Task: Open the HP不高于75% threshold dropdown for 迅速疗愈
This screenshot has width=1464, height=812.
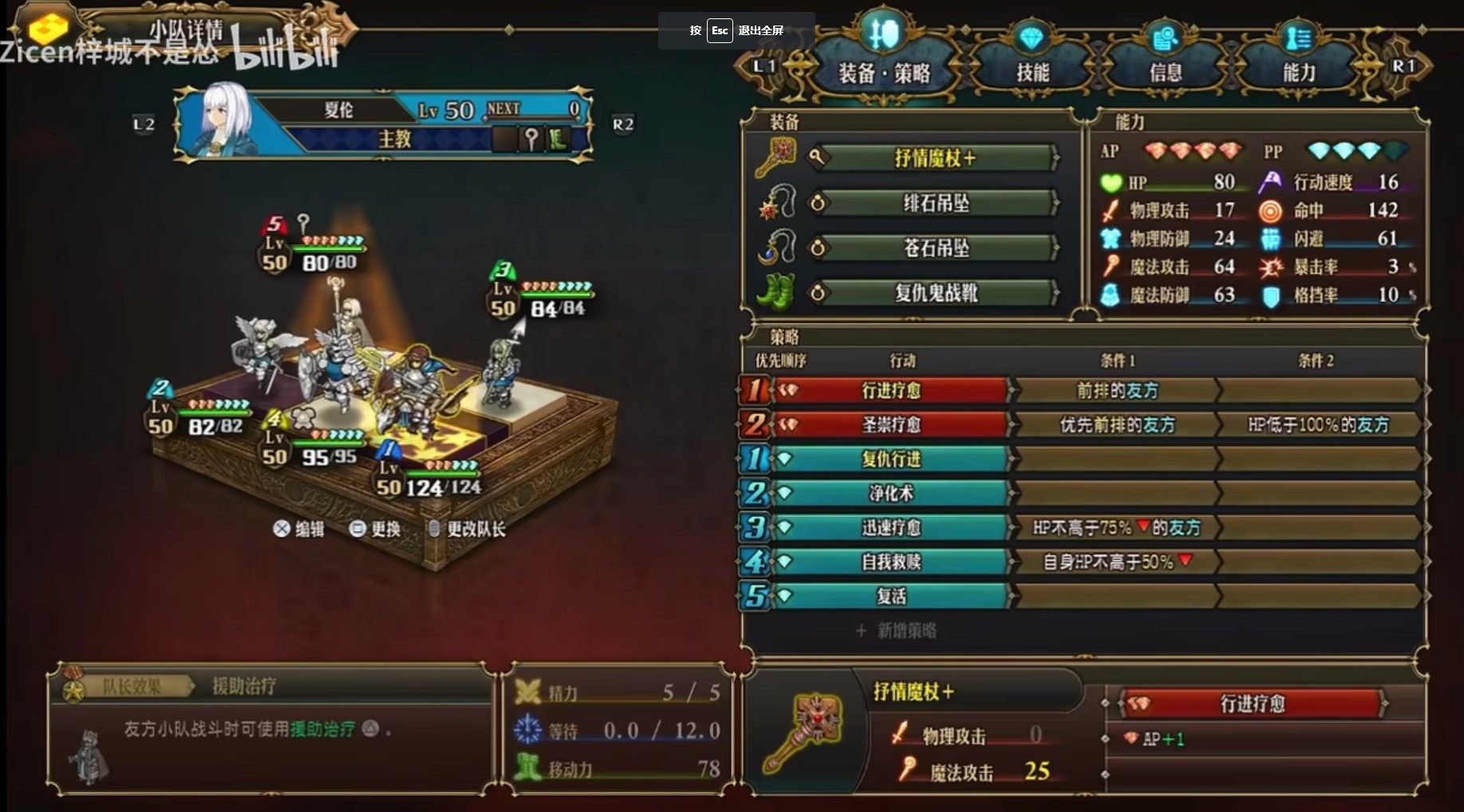Action: tap(1116, 527)
